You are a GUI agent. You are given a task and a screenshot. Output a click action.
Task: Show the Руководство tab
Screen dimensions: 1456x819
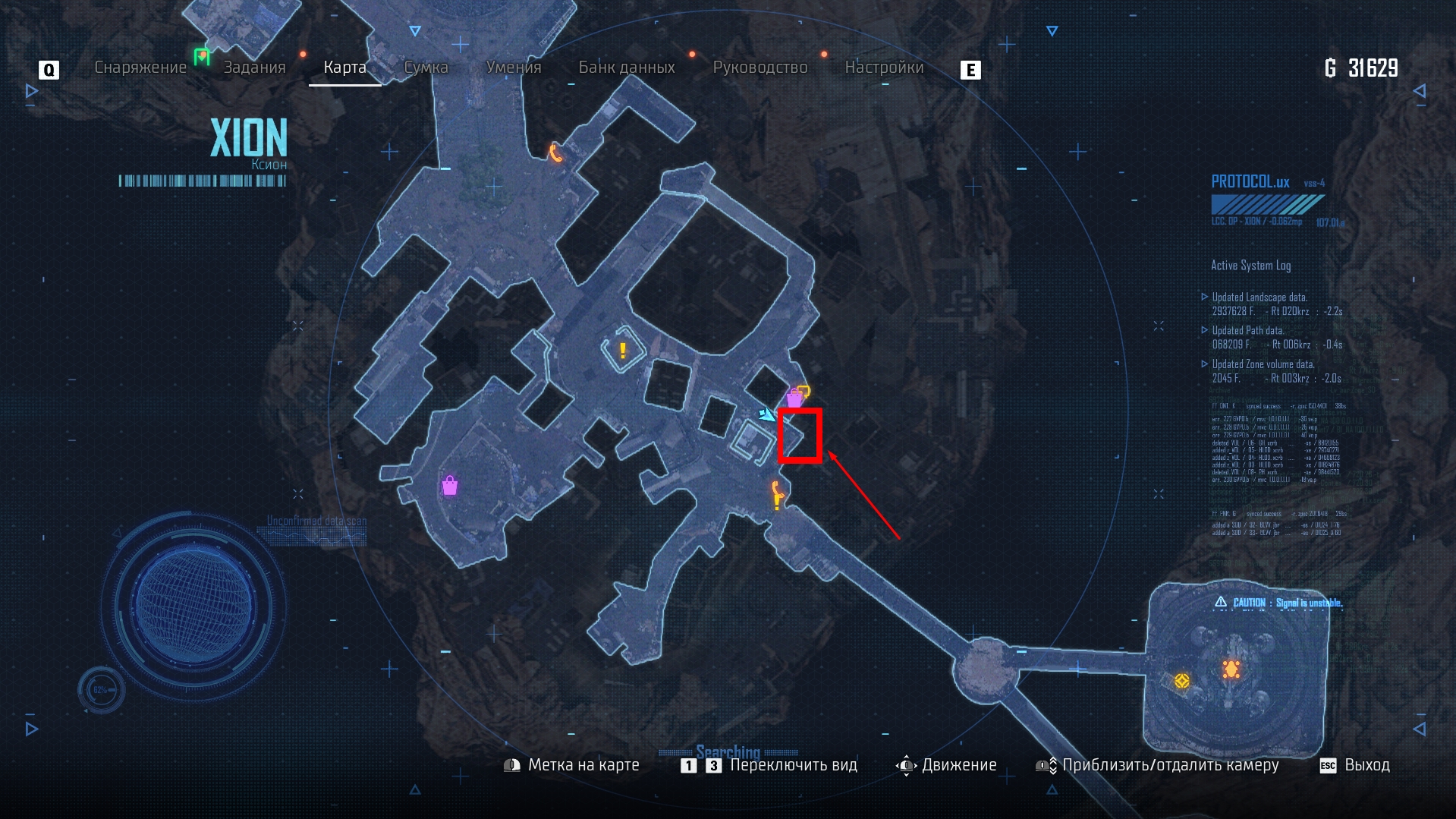pos(760,68)
